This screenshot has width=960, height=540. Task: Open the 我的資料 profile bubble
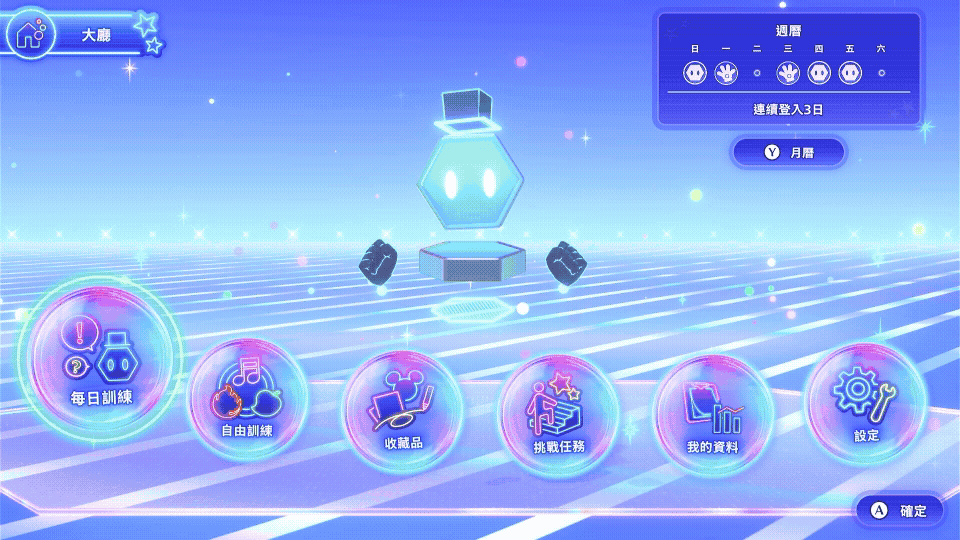[x=713, y=411]
